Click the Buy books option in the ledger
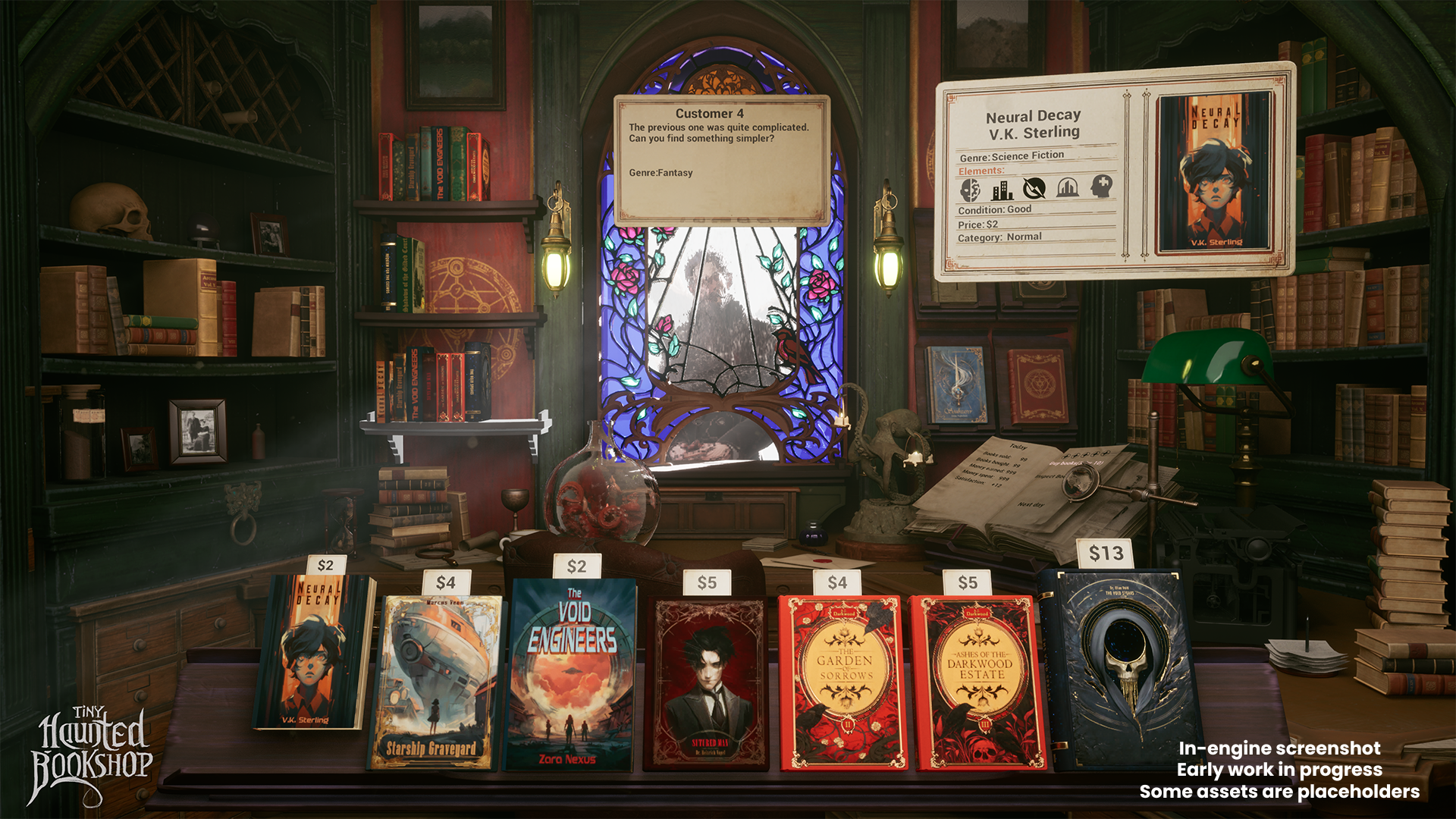 coord(1076,463)
